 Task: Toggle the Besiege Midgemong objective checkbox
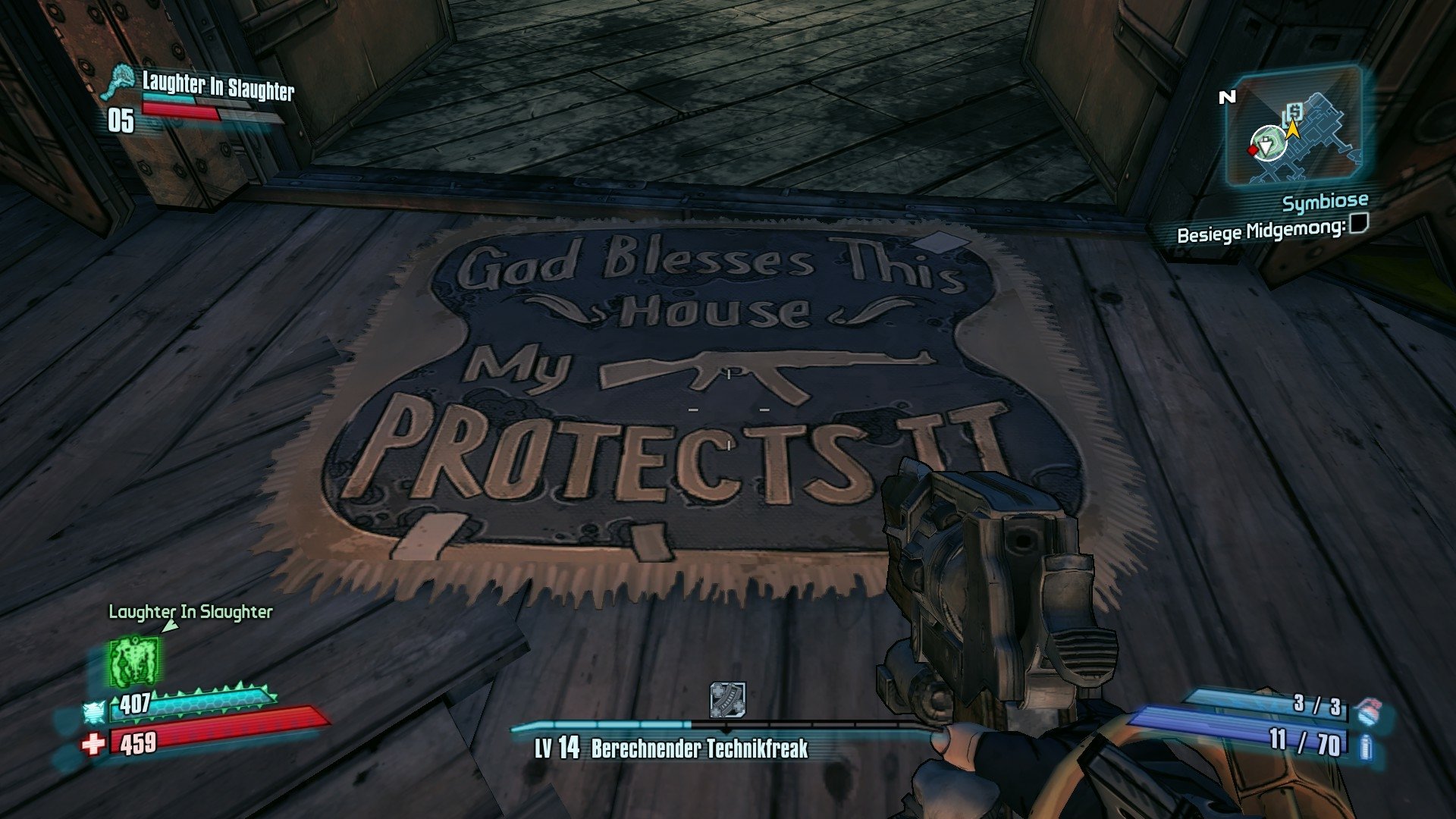1358,225
